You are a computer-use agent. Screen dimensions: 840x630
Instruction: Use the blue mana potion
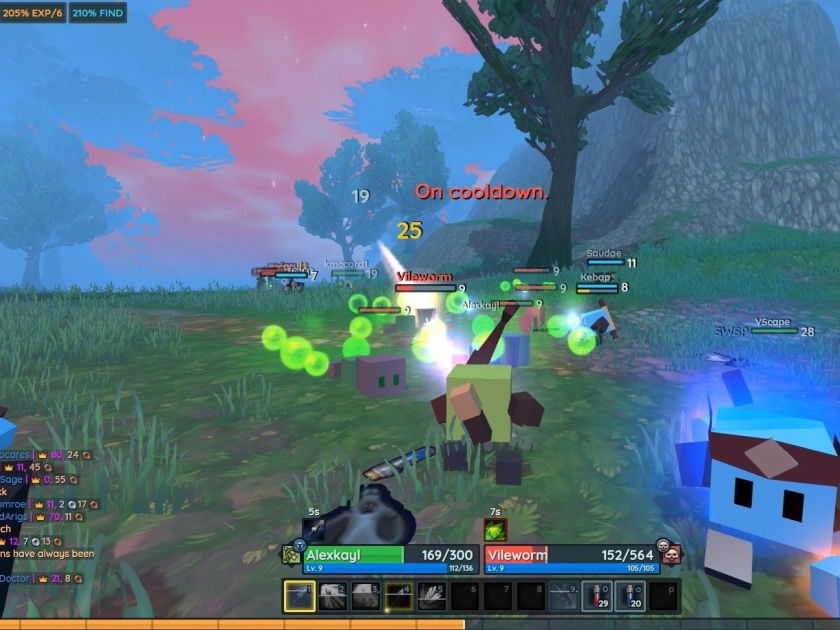tap(630, 596)
